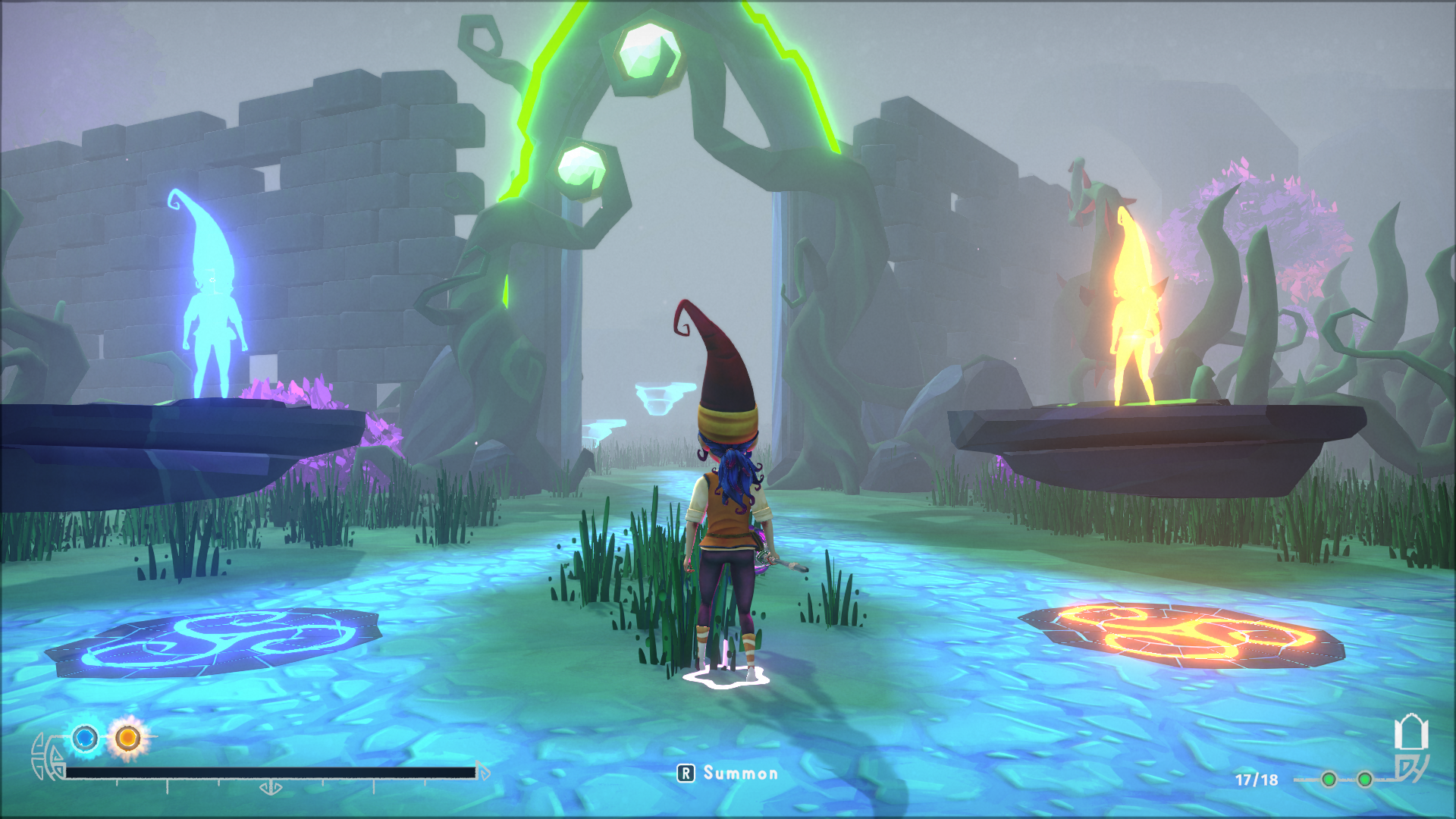Click the white gate icon

[1410, 733]
